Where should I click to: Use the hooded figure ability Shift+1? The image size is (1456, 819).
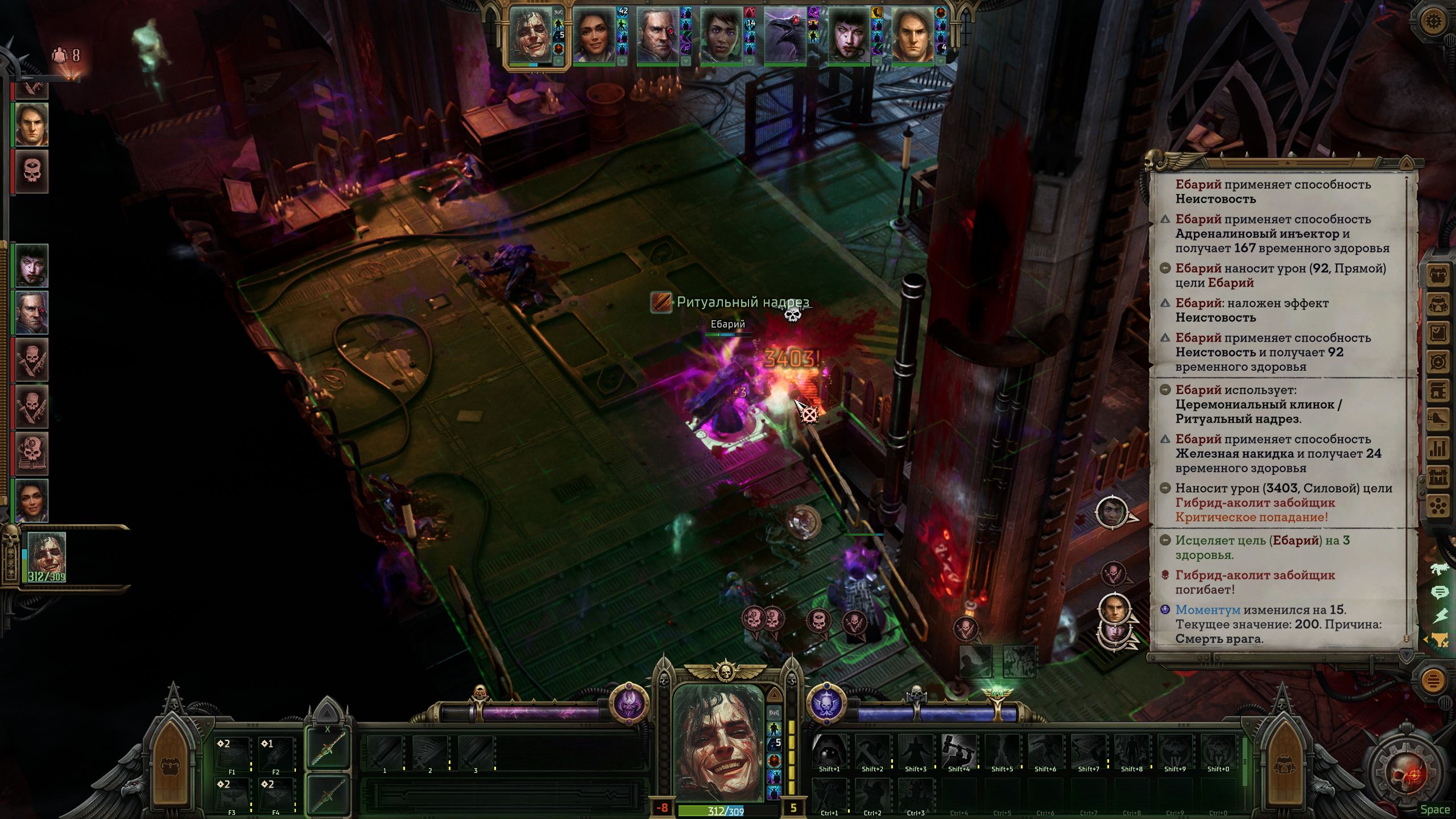829,751
